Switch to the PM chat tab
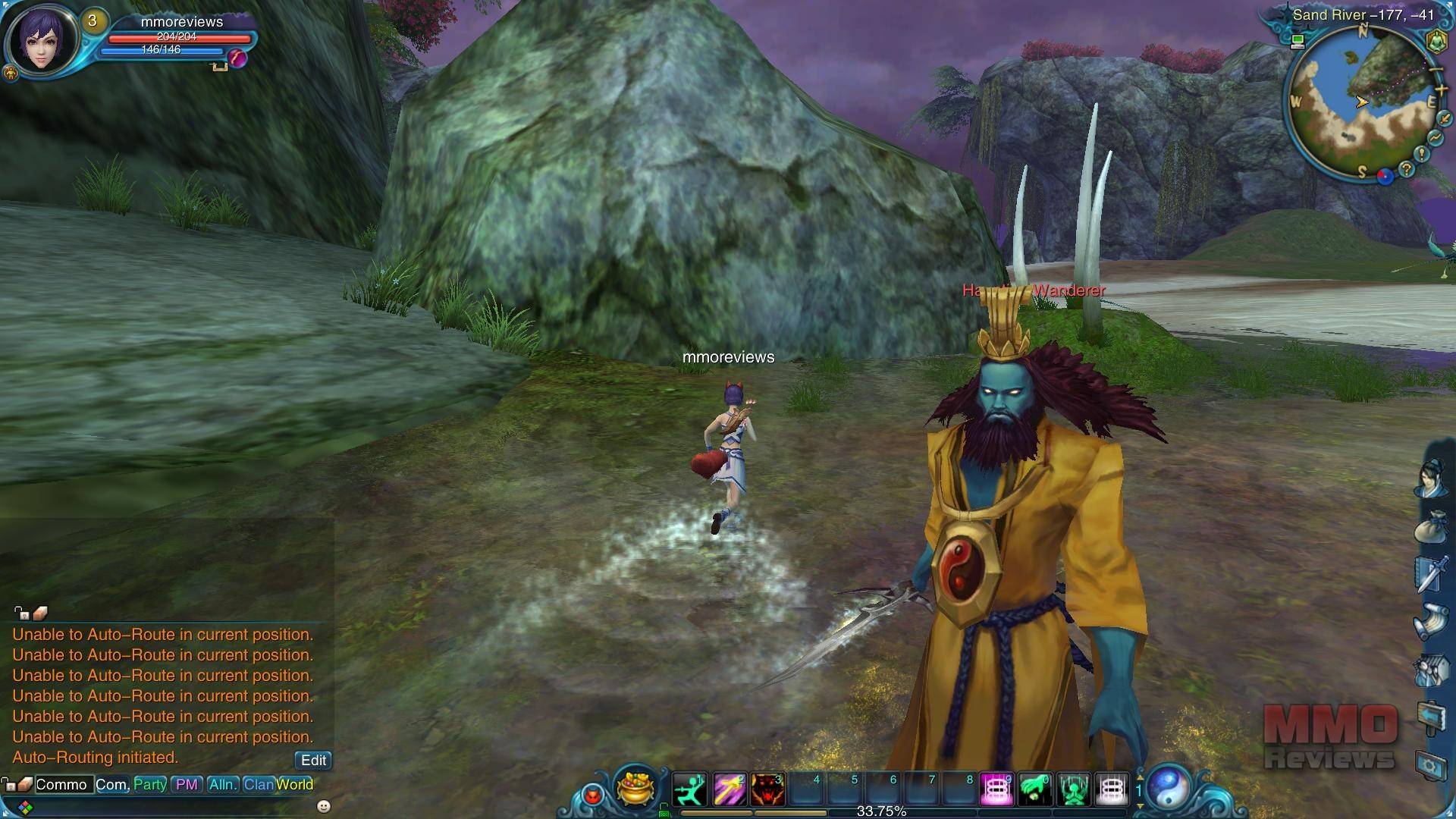Image resolution: width=1456 pixels, height=819 pixels. coord(187,784)
